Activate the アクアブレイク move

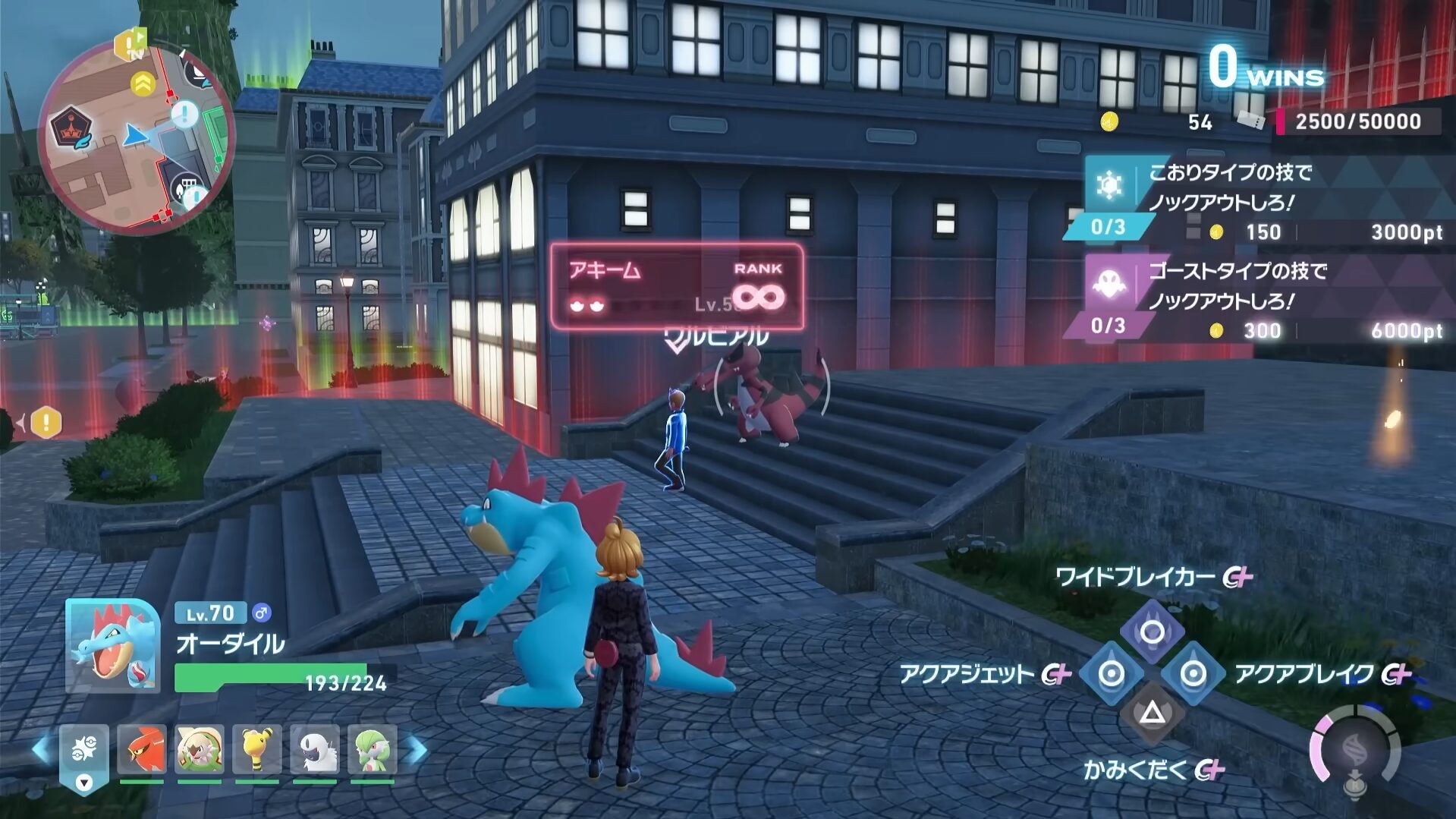(1193, 673)
